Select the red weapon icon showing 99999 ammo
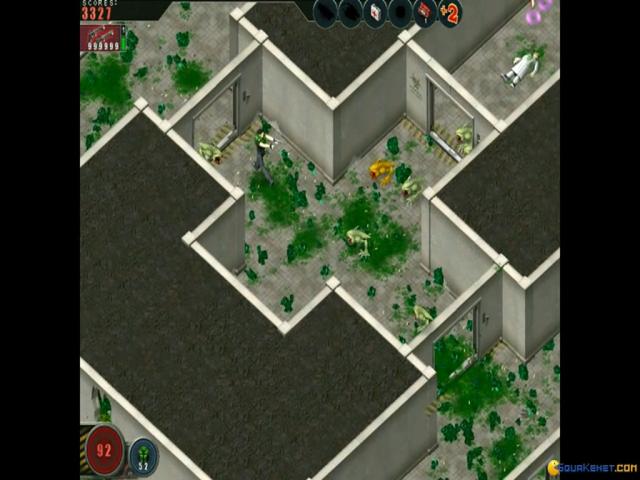This screenshot has width=640, height=480. (x=101, y=38)
